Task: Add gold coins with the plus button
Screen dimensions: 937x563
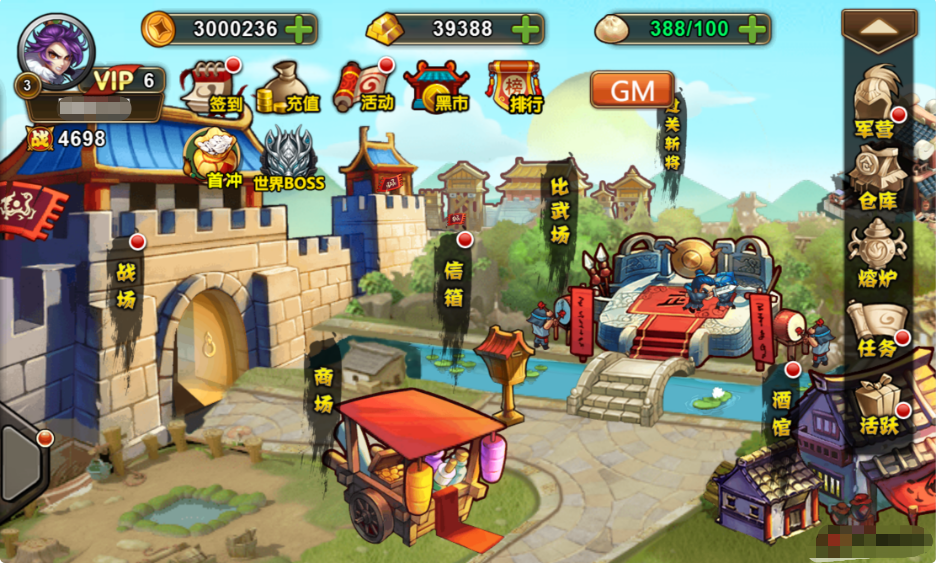Action: 299,29
